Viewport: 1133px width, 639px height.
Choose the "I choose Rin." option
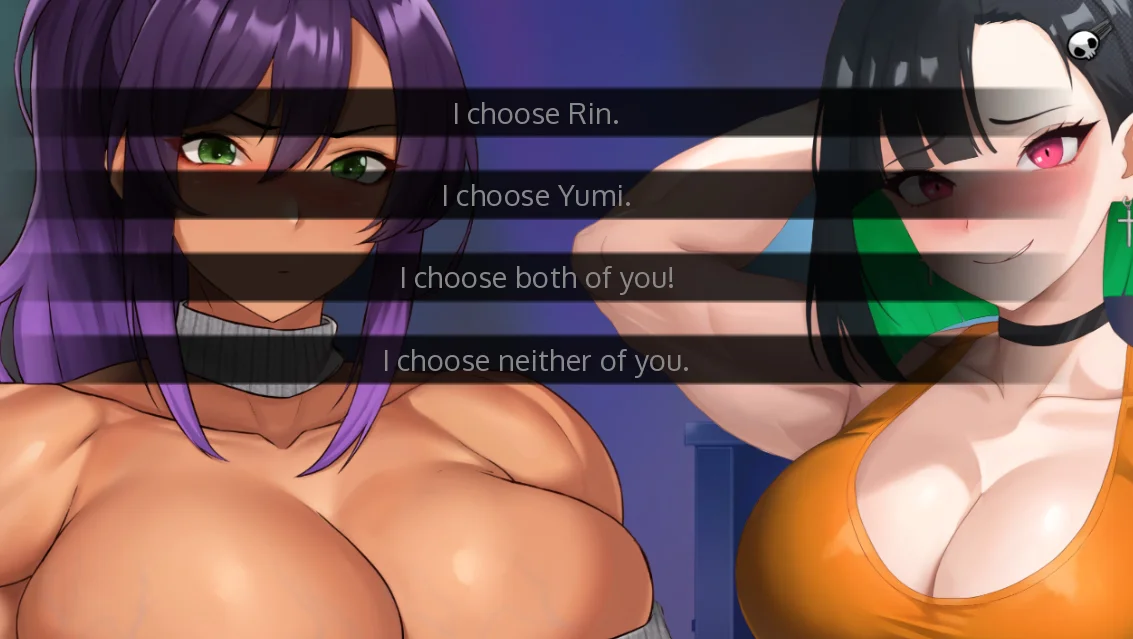pos(536,114)
